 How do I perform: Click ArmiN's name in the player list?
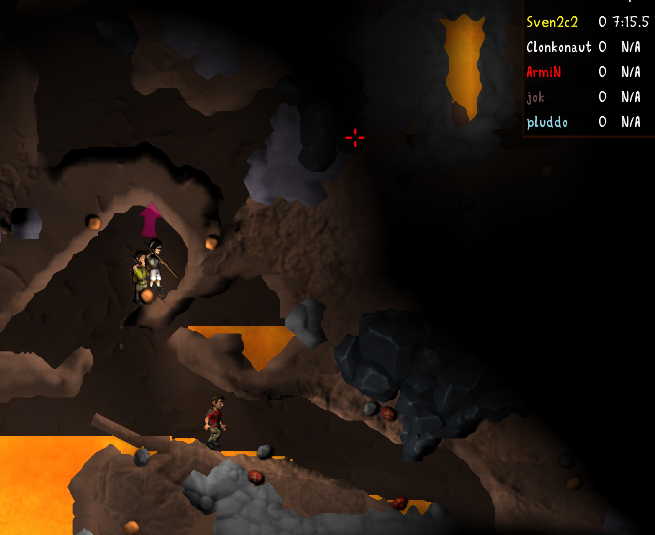point(545,71)
